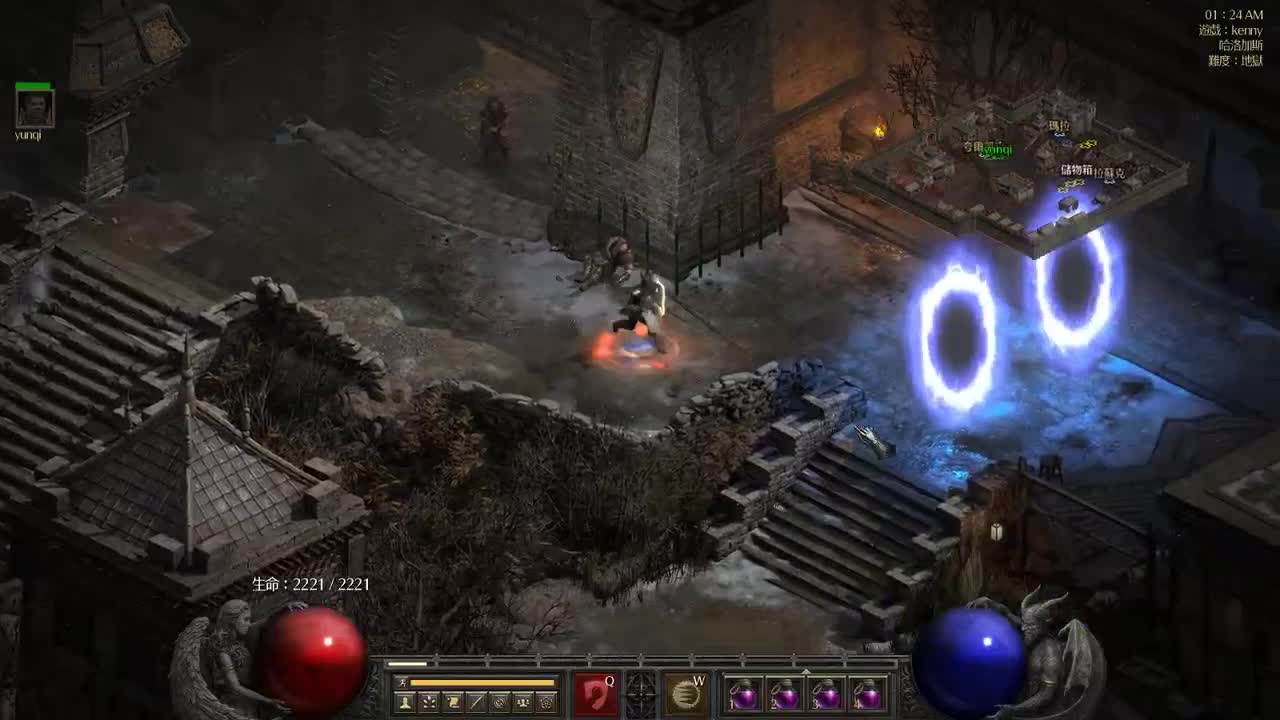
Task: Use the purple potion in belt slot 4
Action: pos(867,694)
